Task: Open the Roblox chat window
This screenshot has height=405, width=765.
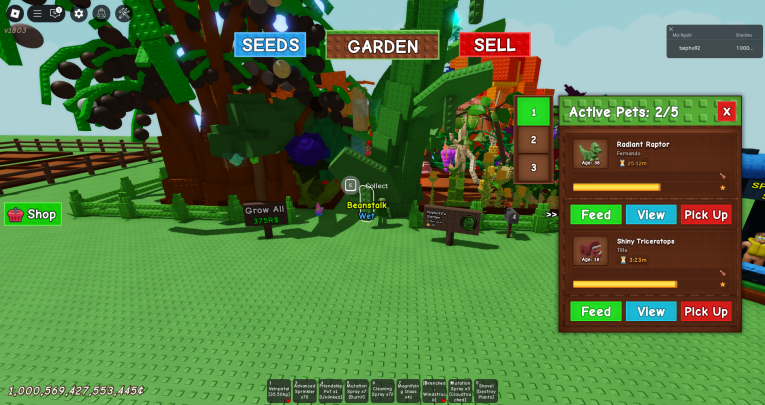Action: click(56, 14)
